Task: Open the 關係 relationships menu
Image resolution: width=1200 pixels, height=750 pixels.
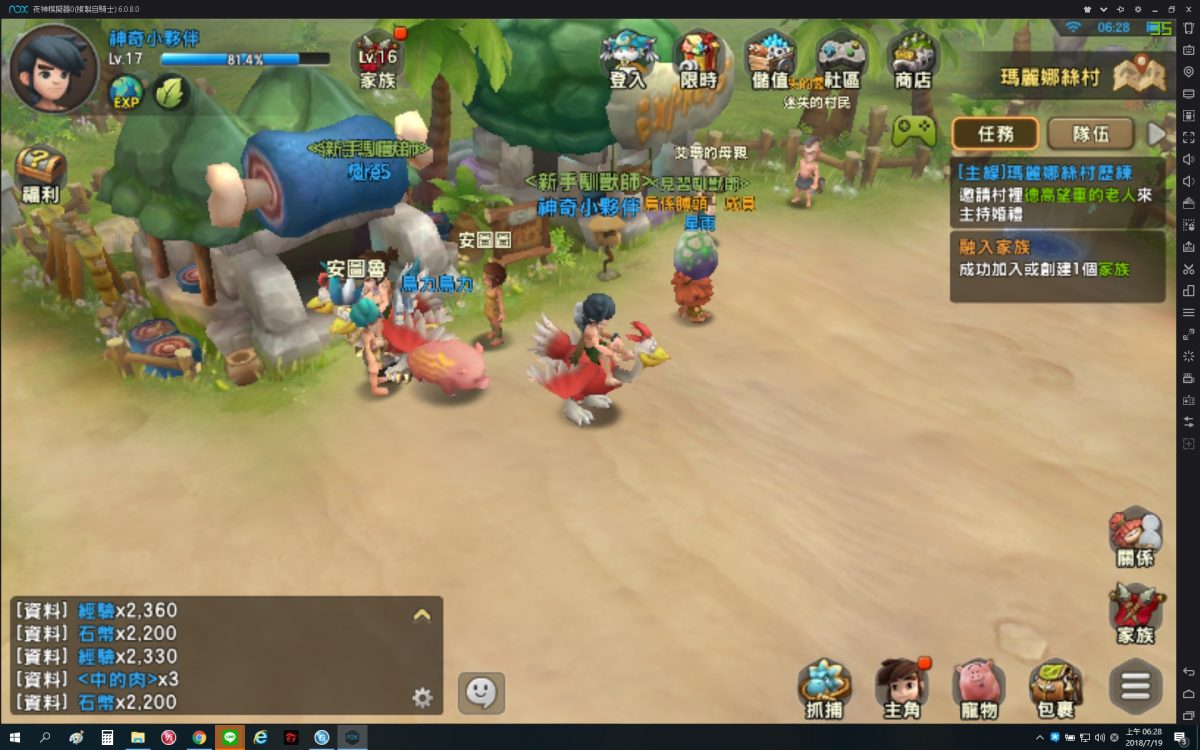Action: (x=1135, y=538)
